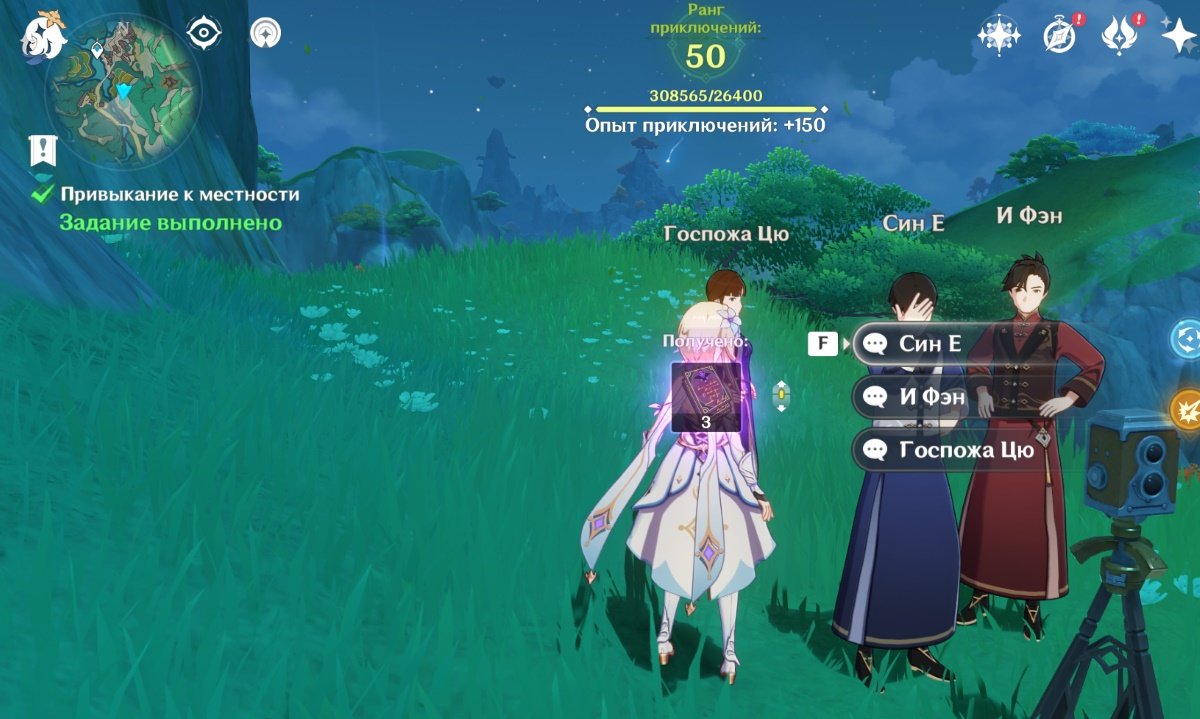
Task: Open the Paimon menu icon
Action: point(43,37)
